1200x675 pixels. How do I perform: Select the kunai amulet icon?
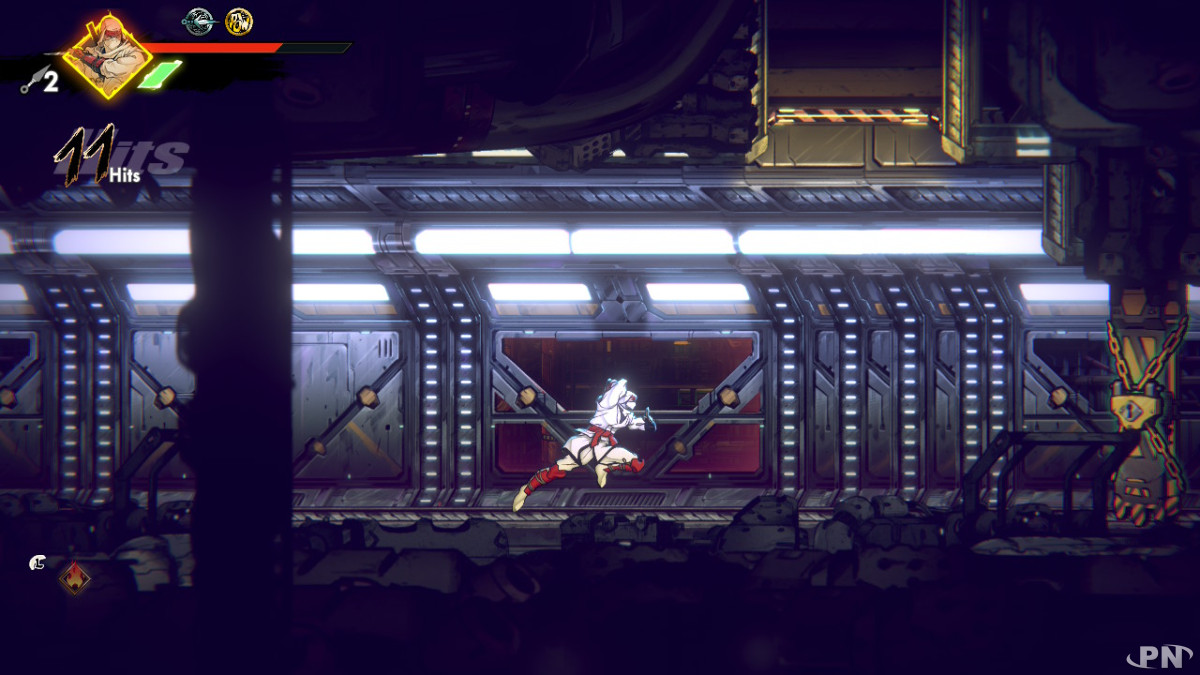click(x=199, y=20)
